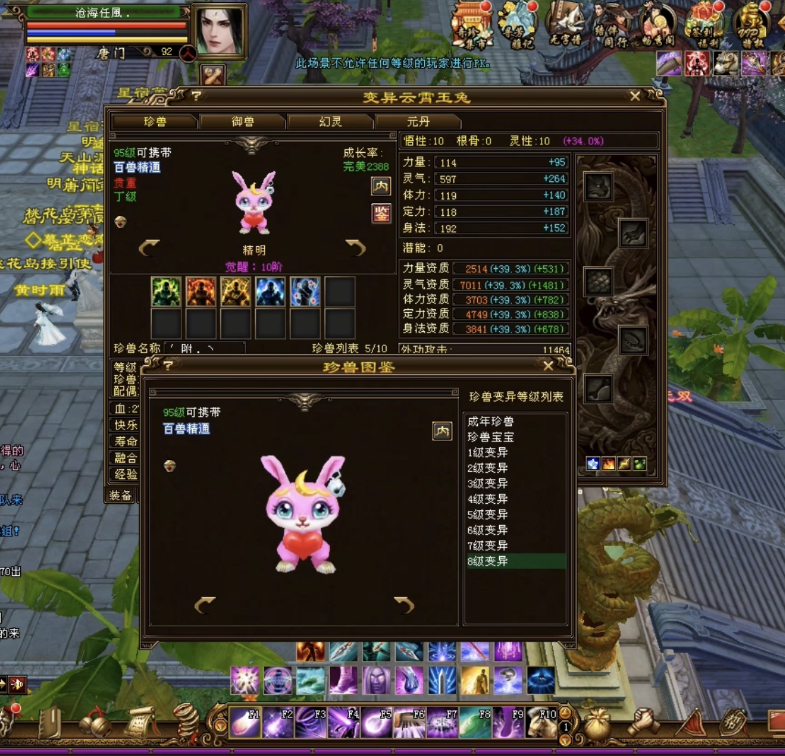The width and height of the screenshot is (785, 756).
Task: Open the 装备 tab on the pet panel
Action: 121,495
